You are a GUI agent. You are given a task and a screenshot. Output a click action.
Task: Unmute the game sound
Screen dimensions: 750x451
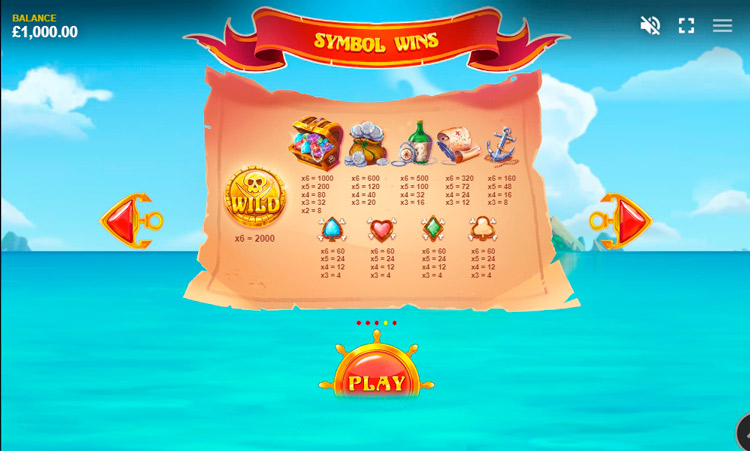650,26
